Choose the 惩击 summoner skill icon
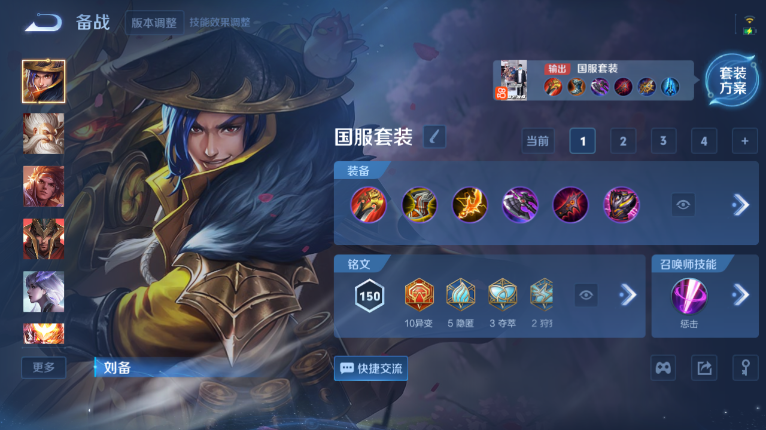 click(x=689, y=296)
